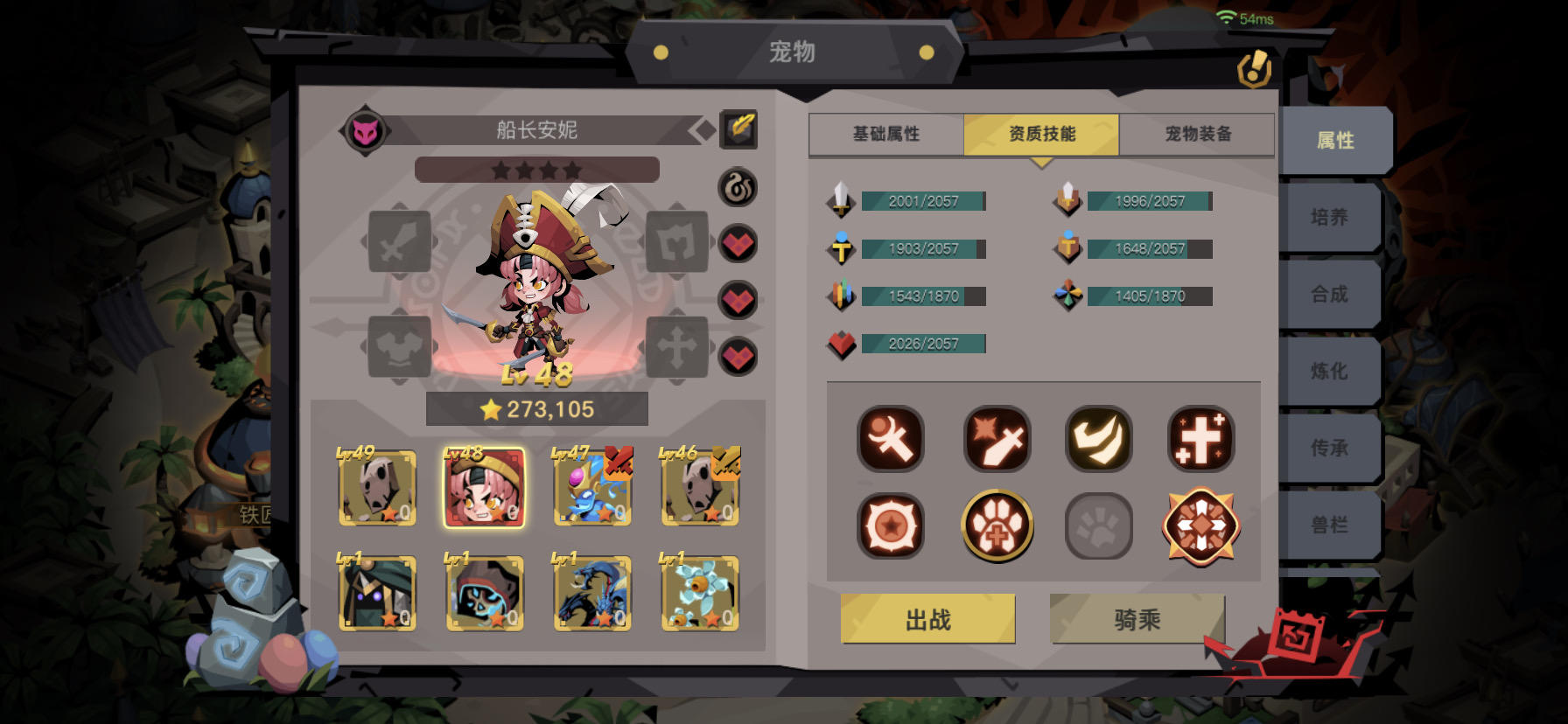The height and width of the screenshot is (724, 1568).
Task: Tap the glowing golden wing skill icon
Action: [1099, 440]
